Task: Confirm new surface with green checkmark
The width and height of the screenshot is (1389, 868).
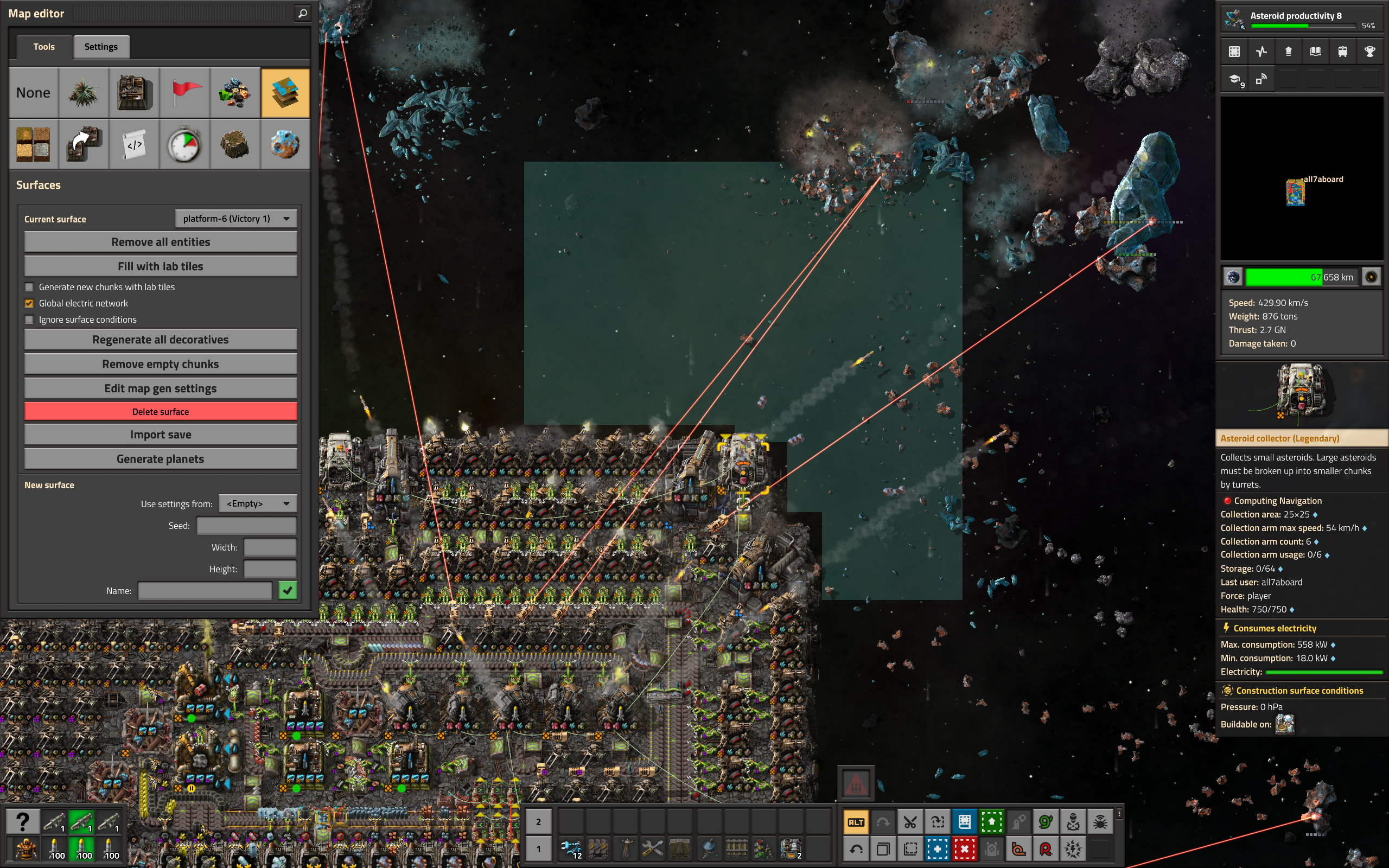Action: 288,590
